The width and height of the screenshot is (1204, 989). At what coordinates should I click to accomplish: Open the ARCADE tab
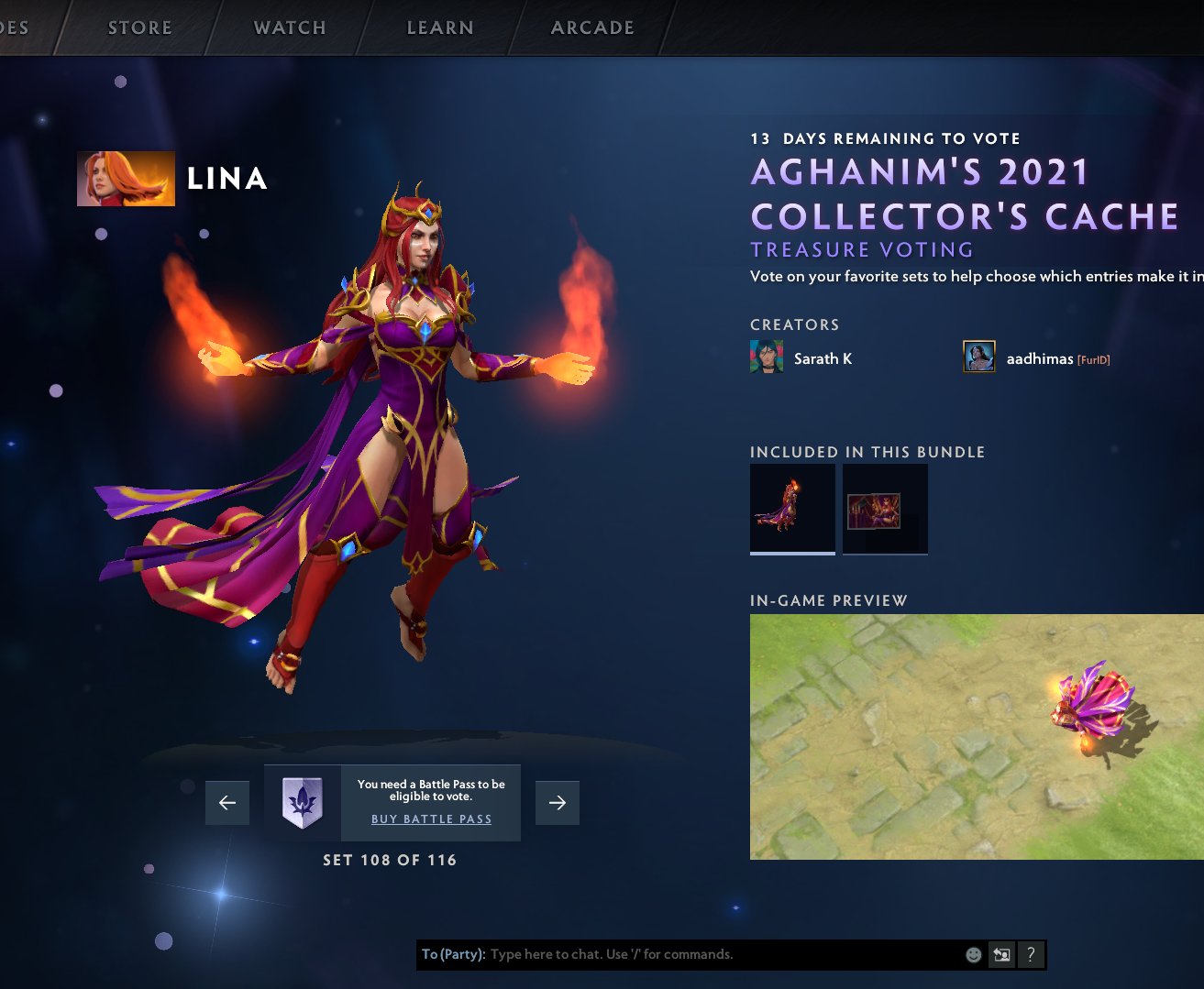click(x=591, y=27)
